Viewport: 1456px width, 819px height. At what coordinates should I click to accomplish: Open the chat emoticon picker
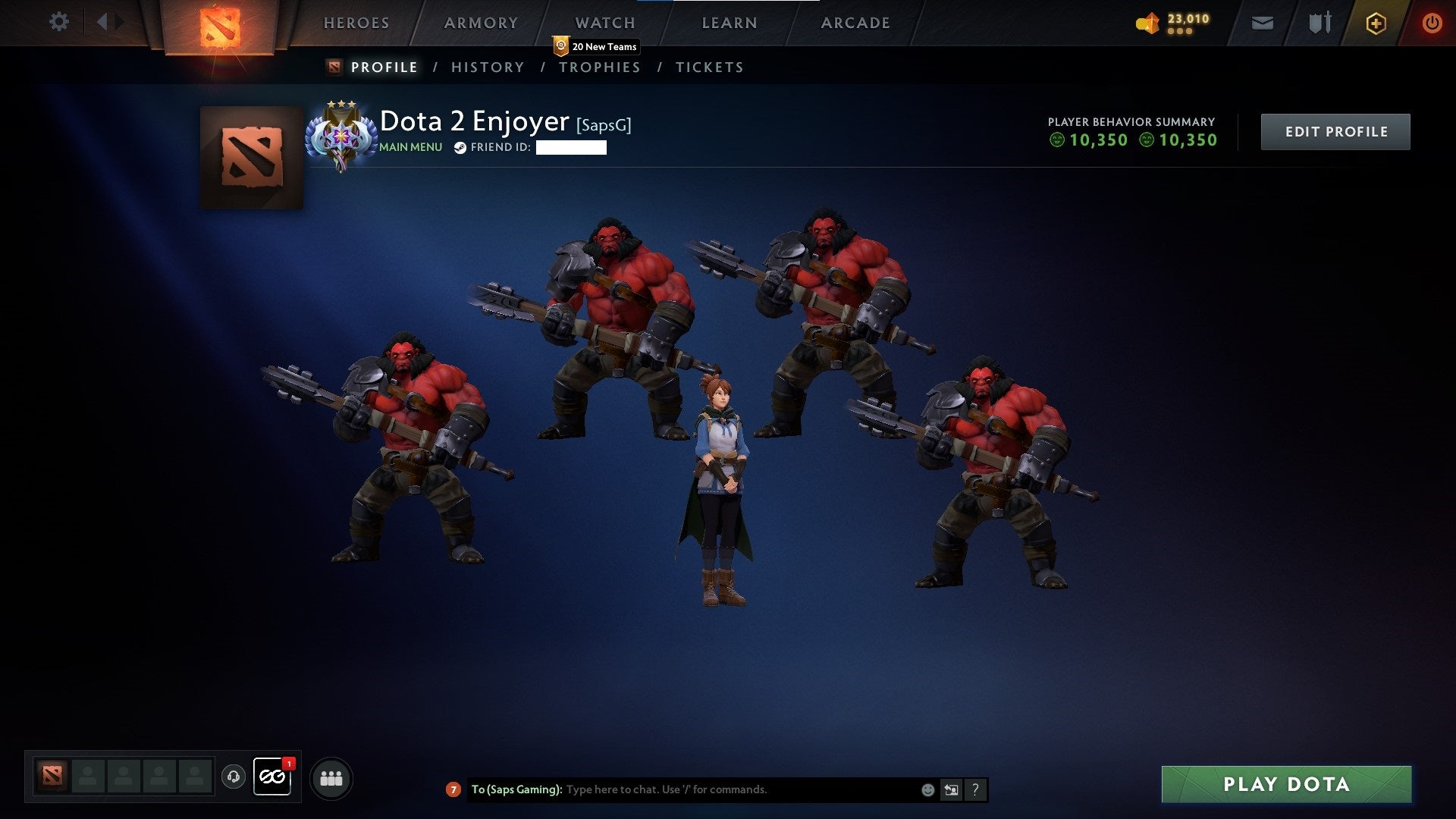coord(927,790)
